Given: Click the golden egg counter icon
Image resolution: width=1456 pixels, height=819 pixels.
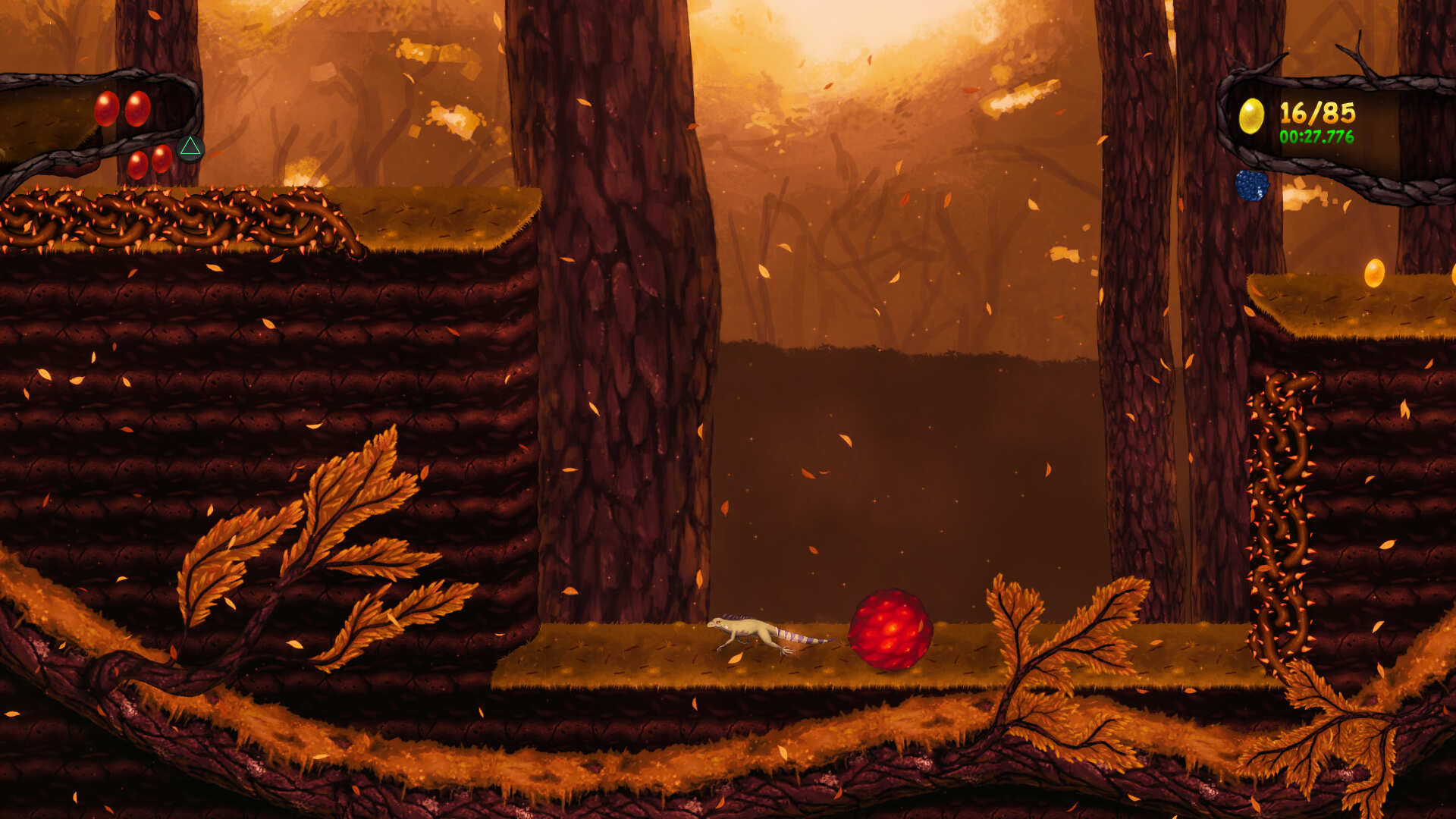Looking at the screenshot, I should pos(1251,114).
